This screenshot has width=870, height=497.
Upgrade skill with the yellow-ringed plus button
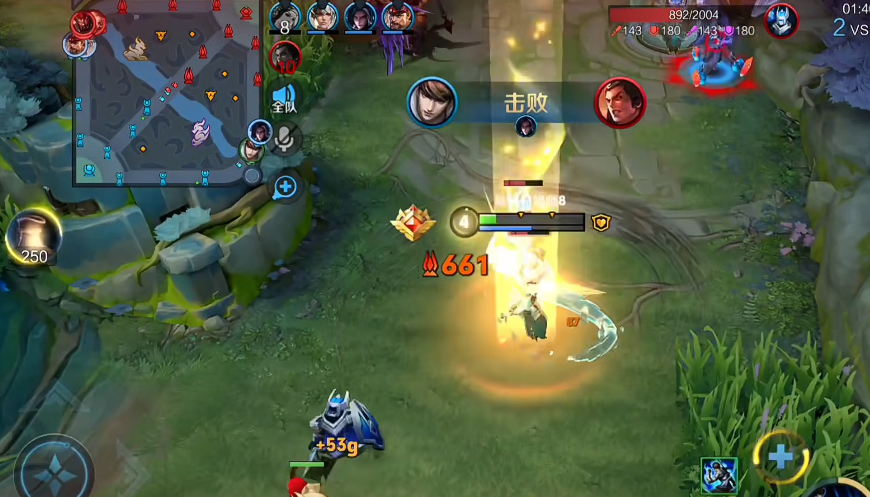pos(780,456)
